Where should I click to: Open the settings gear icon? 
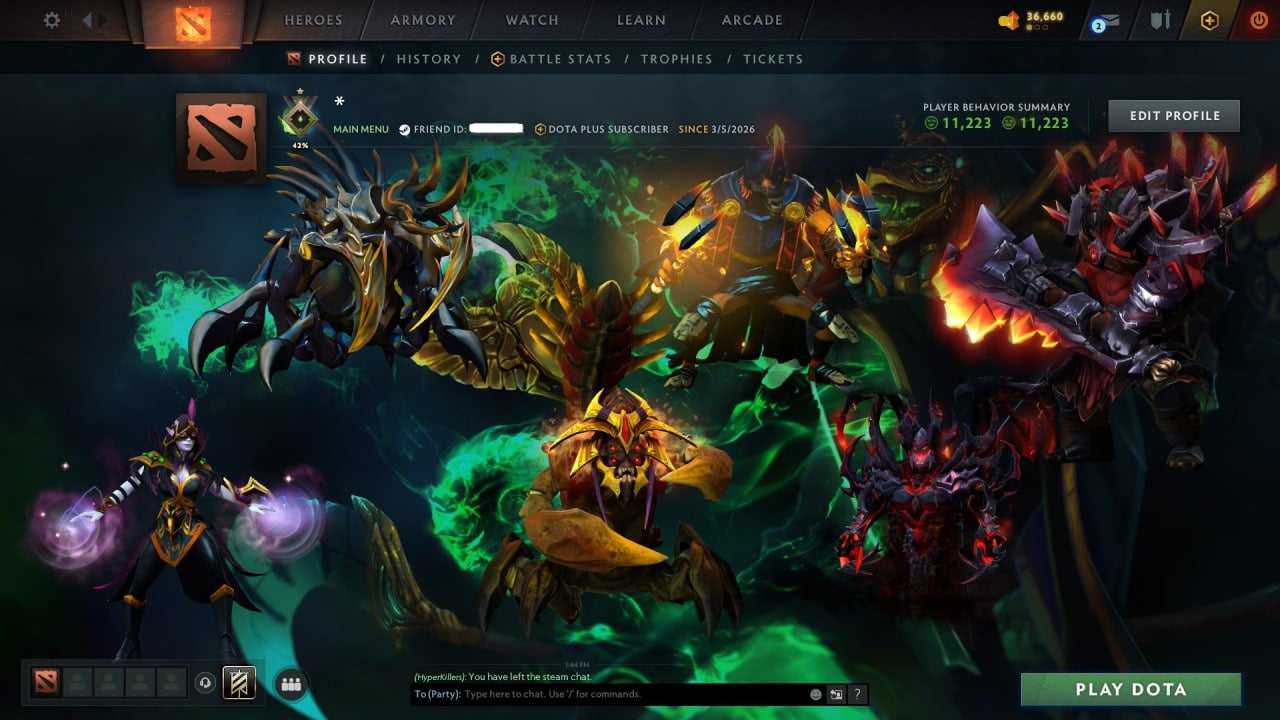51,19
